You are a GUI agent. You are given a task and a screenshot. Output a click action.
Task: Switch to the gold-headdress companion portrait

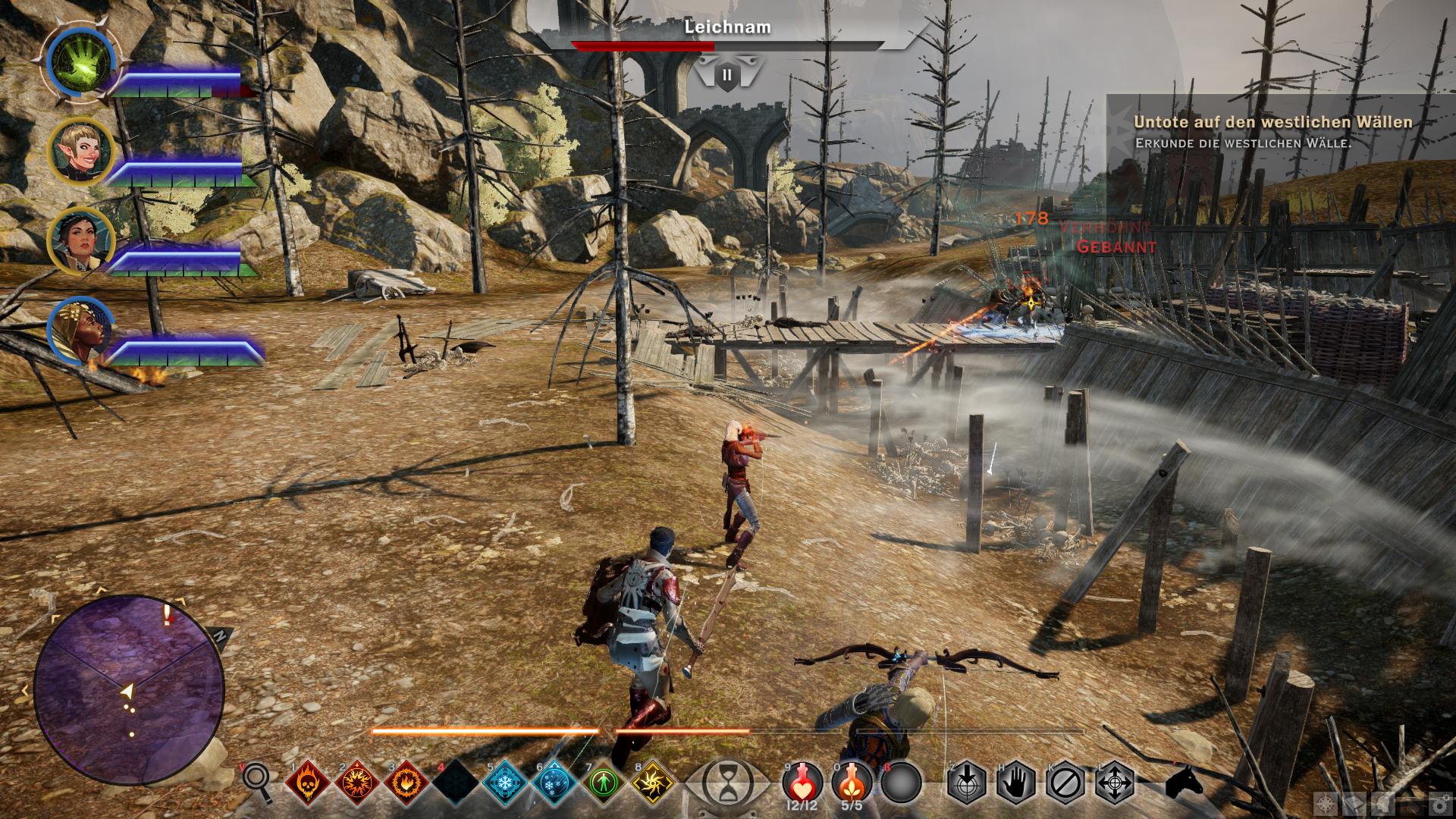tap(80, 331)
